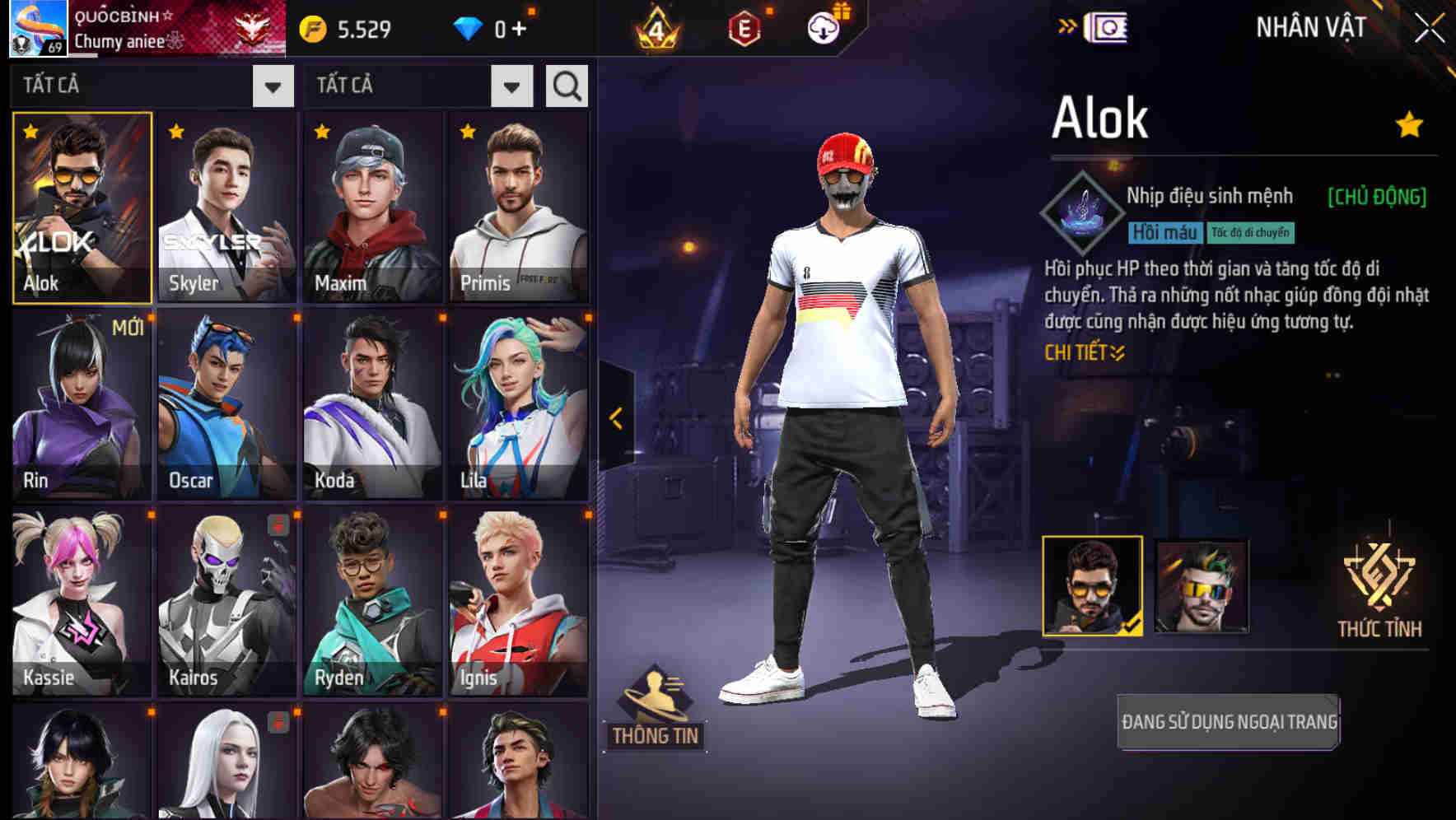Select the Skyler character thumbnail
The height and width of the screenshot is (820, 1456).
(x=227, y=206)
